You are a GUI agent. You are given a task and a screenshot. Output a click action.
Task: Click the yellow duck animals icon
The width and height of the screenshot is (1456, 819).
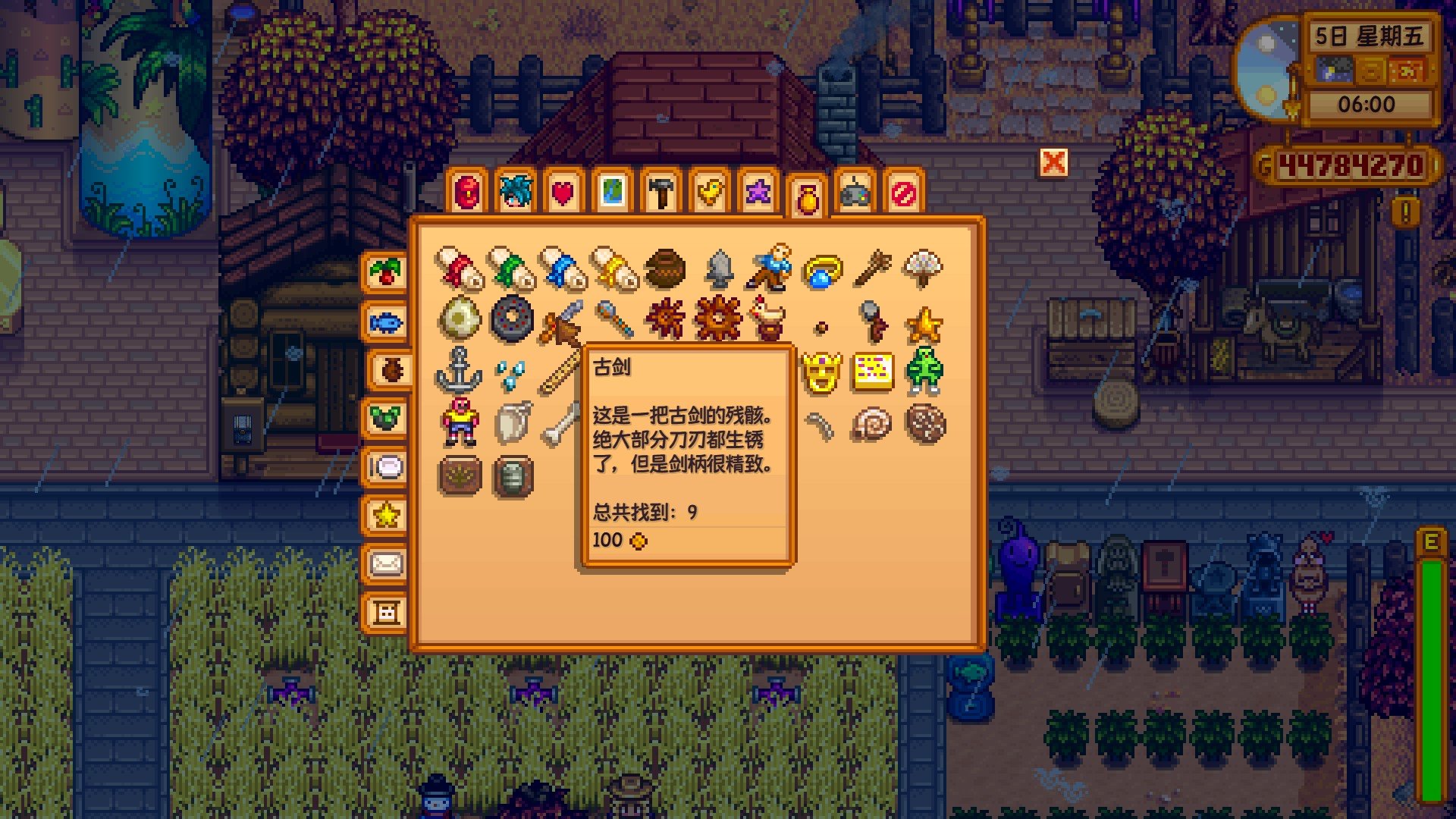tap(710, 192)
